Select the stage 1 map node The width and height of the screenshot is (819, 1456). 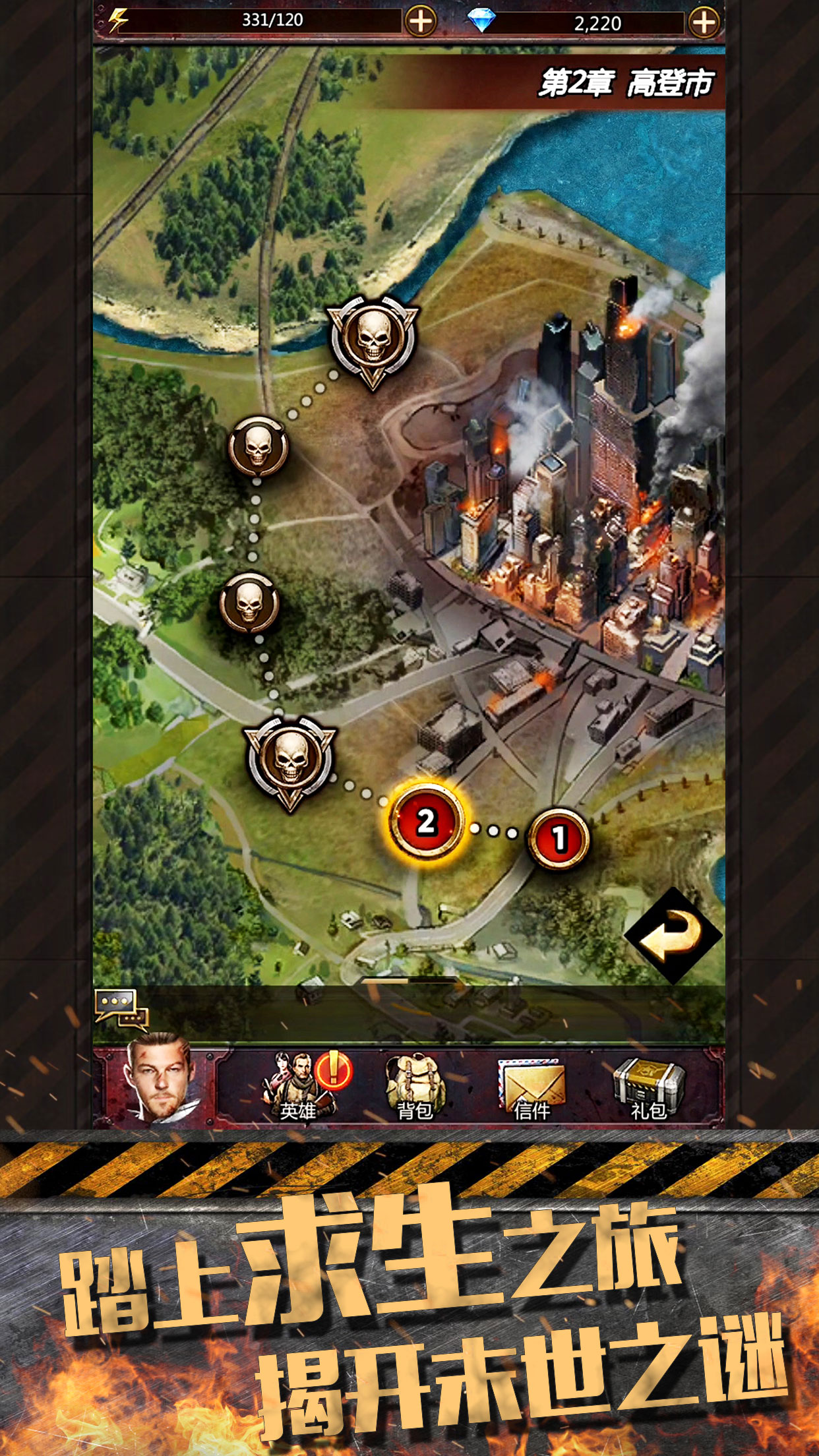tap(559, 839)
